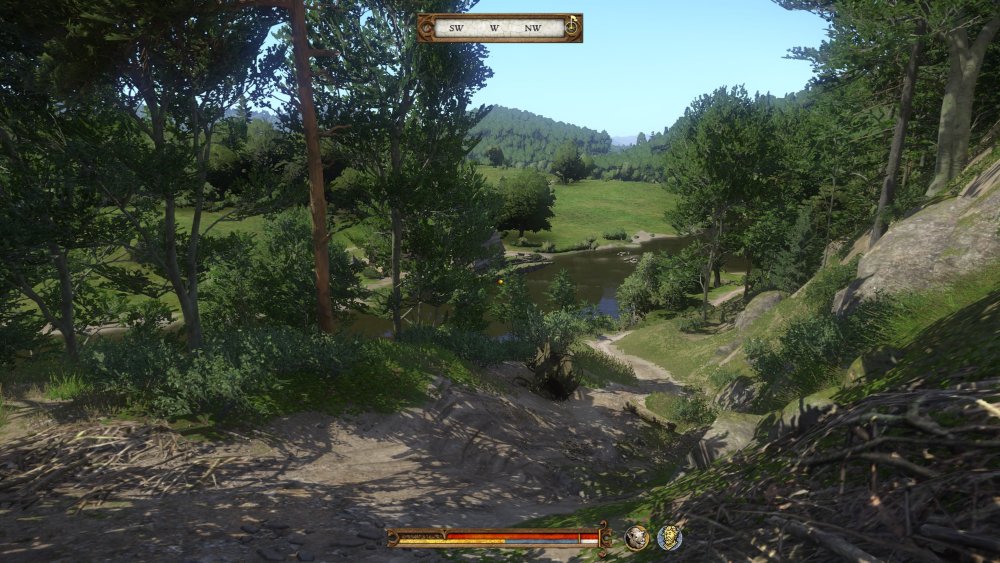Inspect the grey animal-head status icon
The image size is (1000, 563).
[637, 538]
